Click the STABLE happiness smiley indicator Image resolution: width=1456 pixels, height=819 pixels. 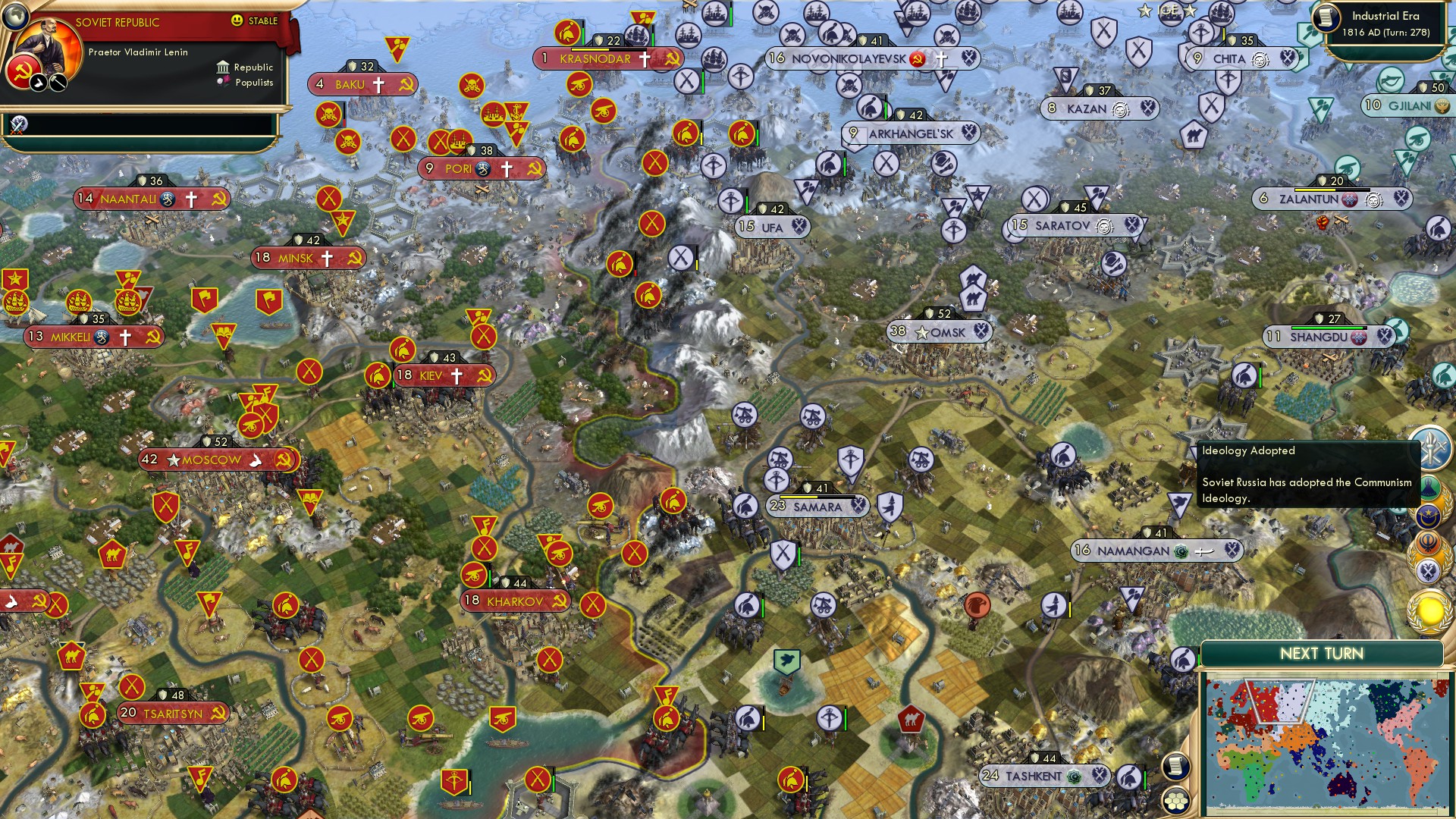click(239, 21)
